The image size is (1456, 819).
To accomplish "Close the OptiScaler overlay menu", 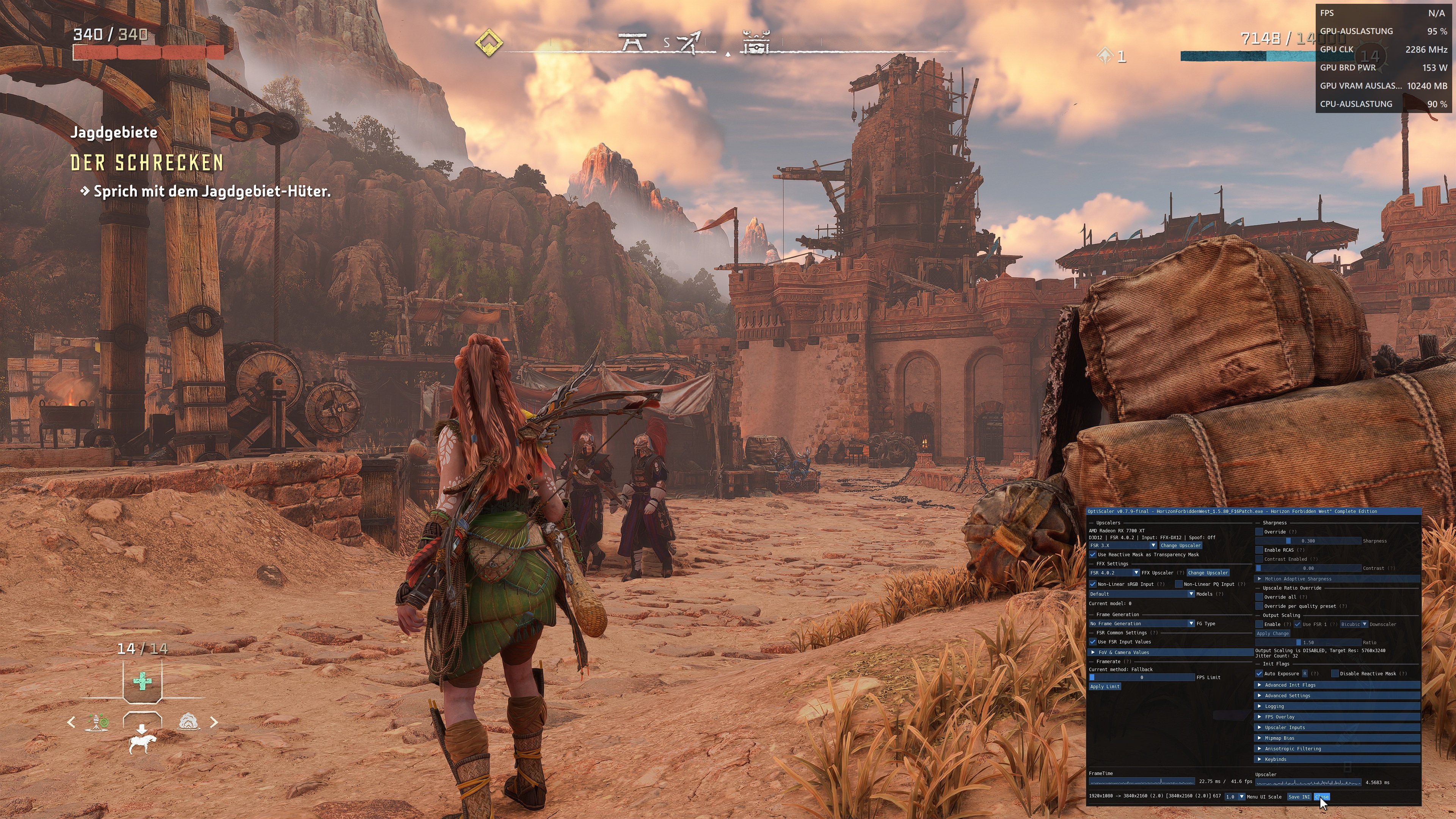I will pyautogui.click(x=1322, y=796).
